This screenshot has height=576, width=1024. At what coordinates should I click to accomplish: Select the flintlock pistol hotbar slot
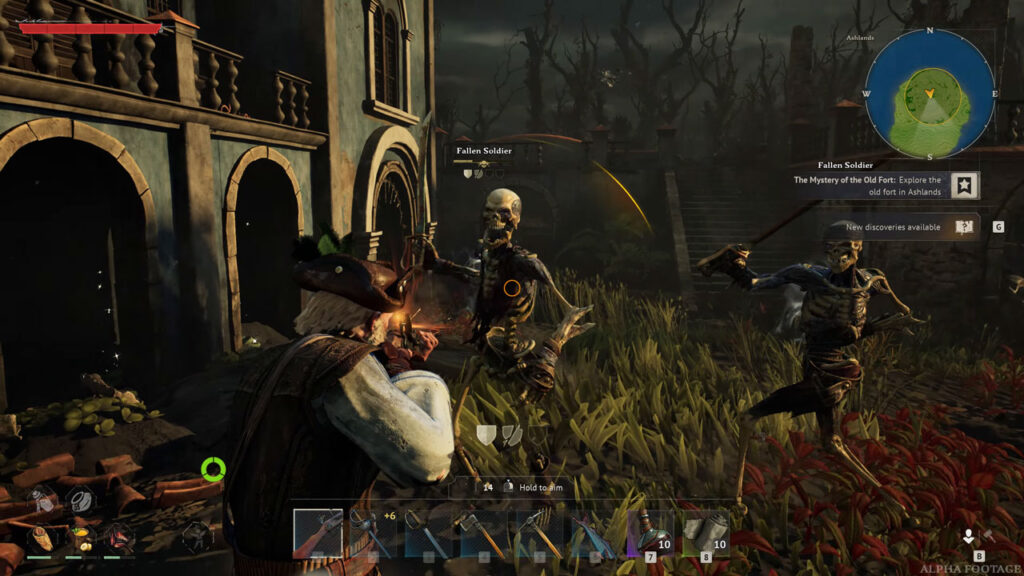point(317,532)
